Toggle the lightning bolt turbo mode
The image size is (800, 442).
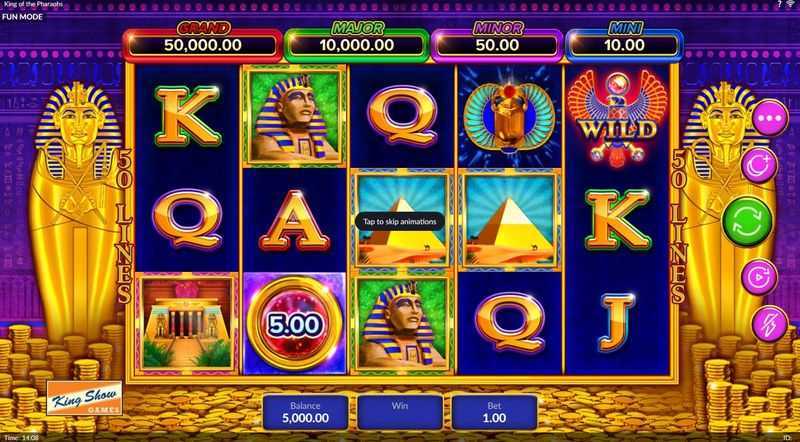point(756,325)
